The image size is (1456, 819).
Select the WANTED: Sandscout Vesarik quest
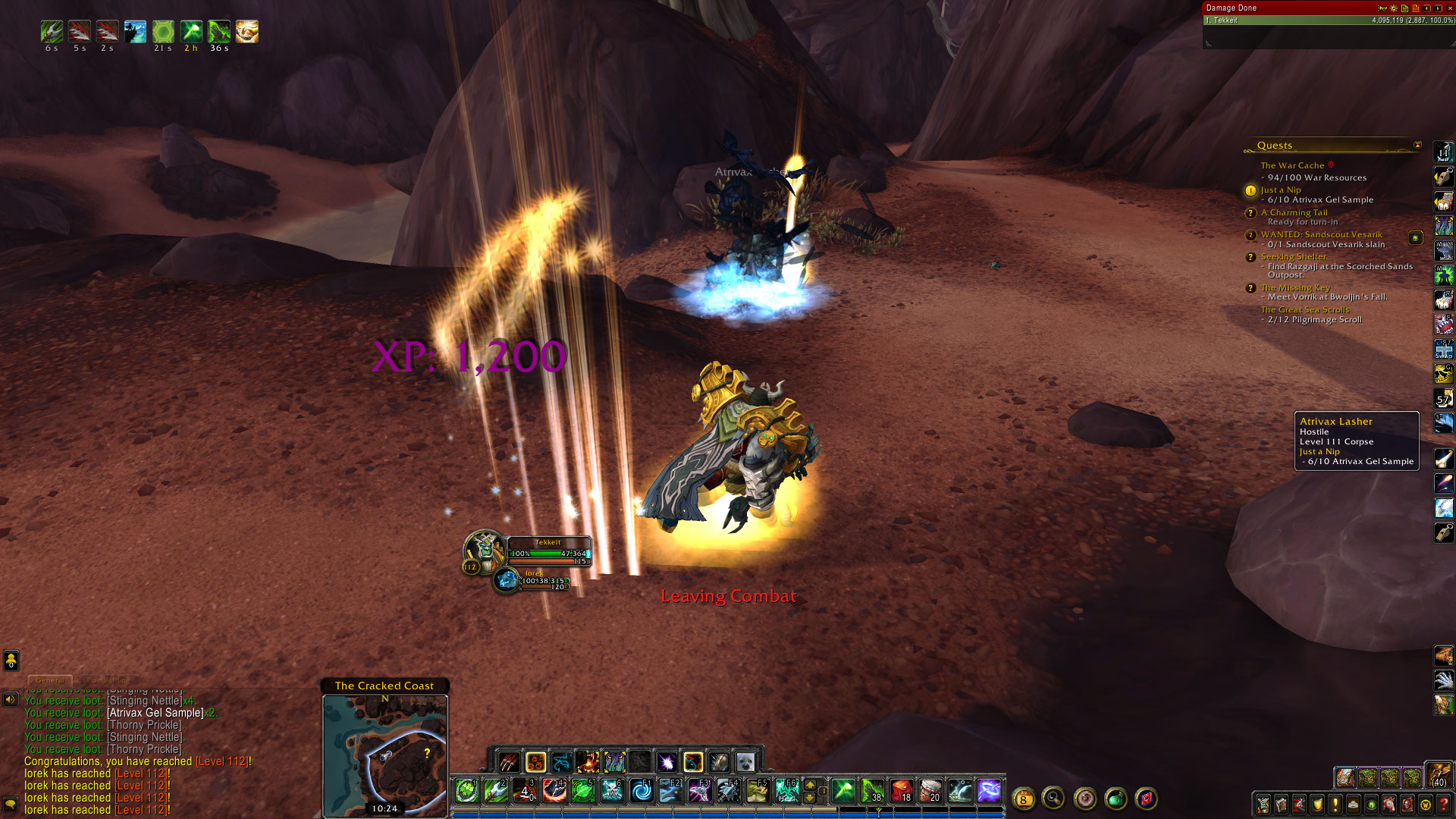[1321, 234]
